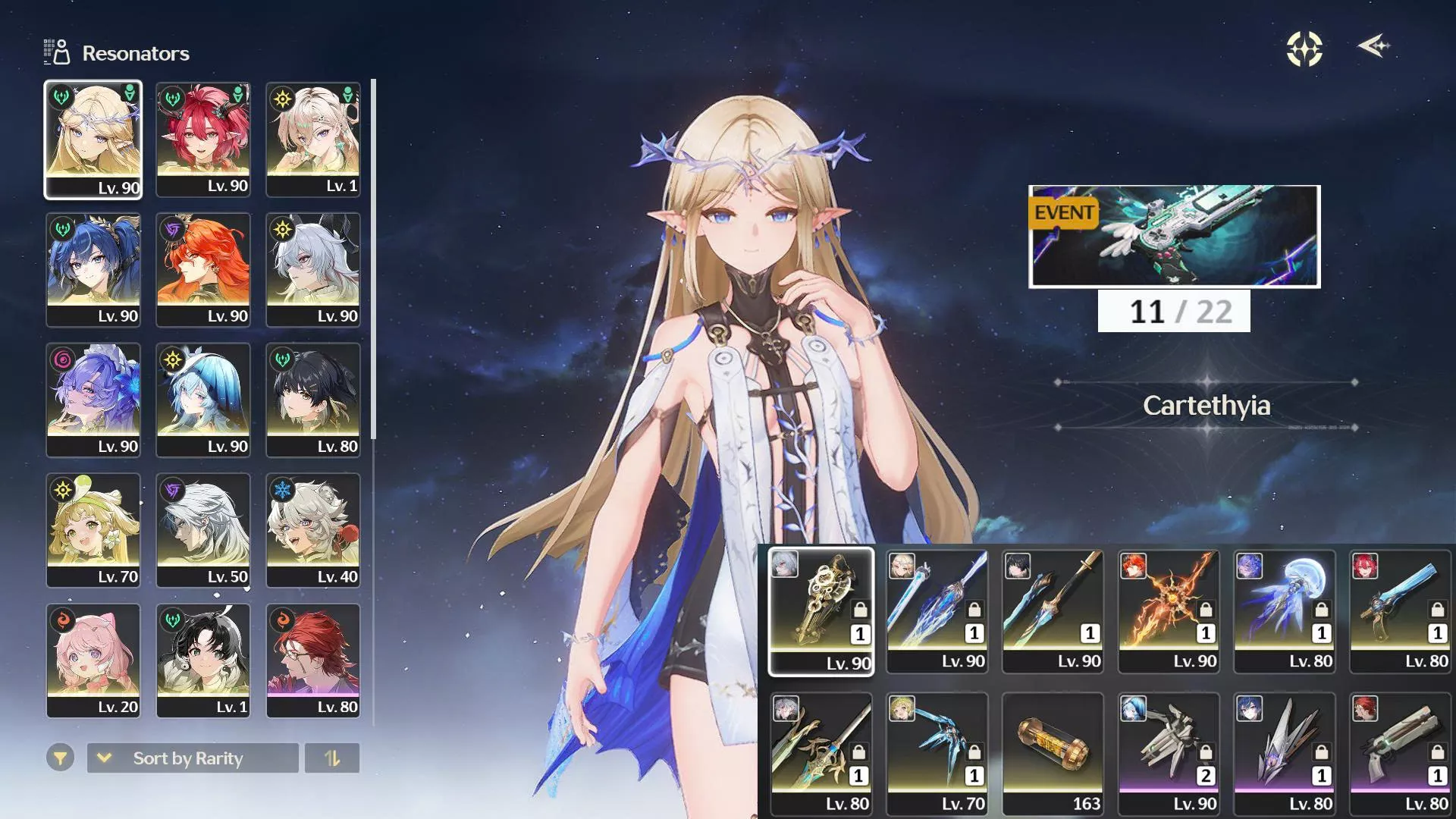The width and height of the screenshot is (1456, 819).
Task: Choose the blonde Lv. 70 resonator with flower
Action: click(93, 529)
